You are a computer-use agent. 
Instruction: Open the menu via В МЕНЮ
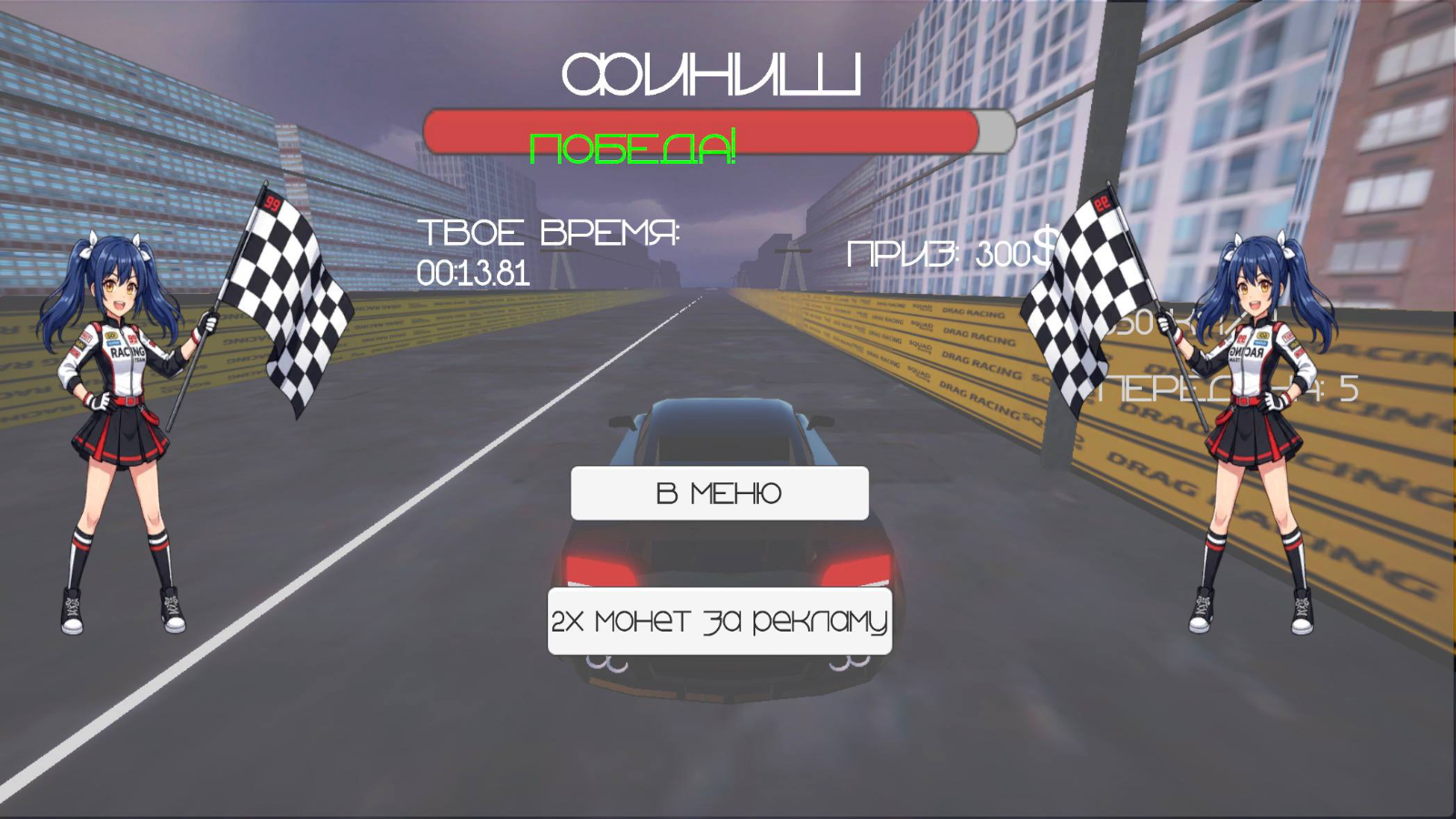tap(718, 493)
